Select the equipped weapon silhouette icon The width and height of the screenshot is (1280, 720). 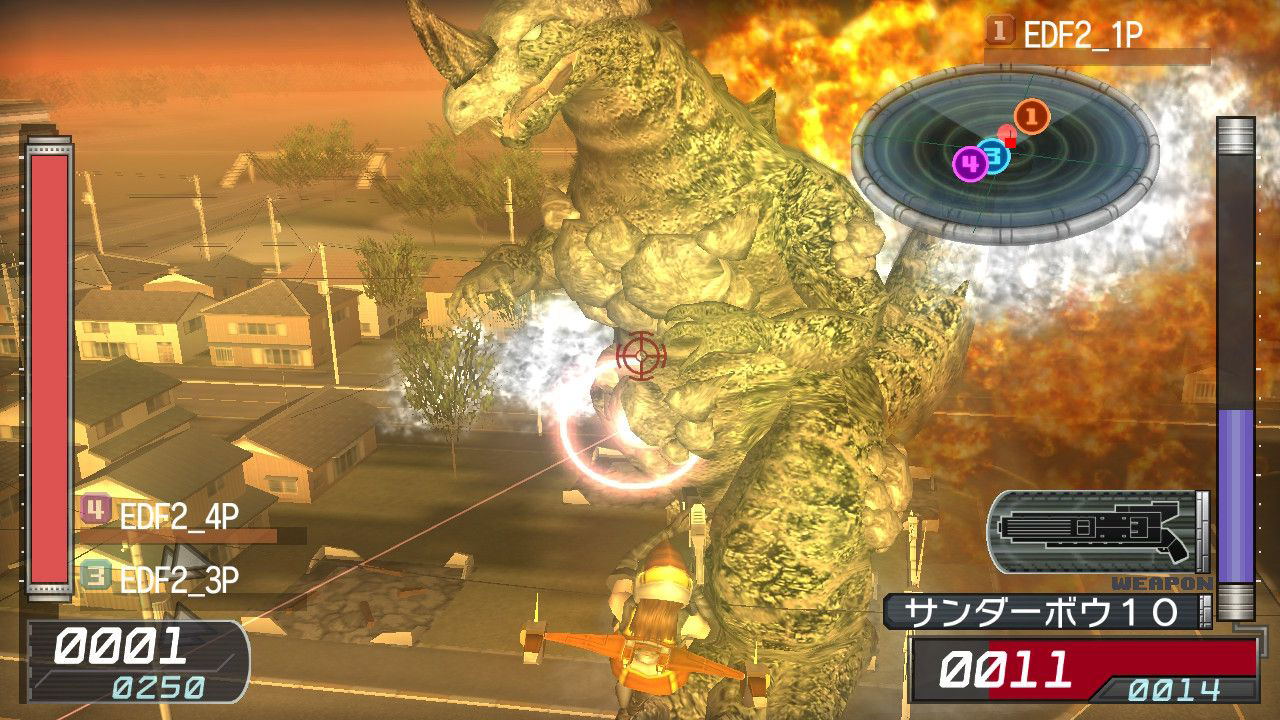point(1095,530)
